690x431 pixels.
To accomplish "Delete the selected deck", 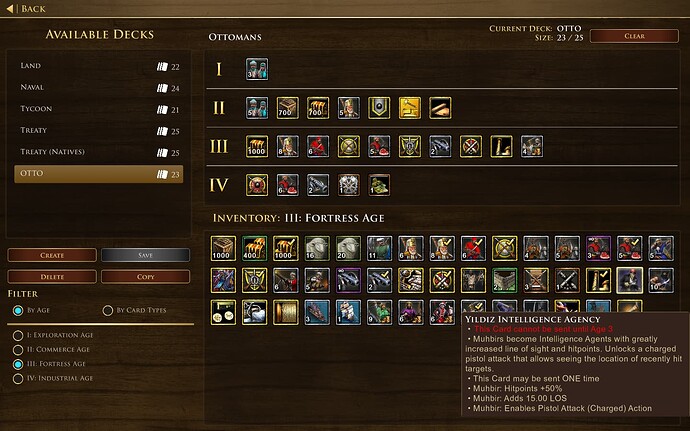I will [x=51, y=276].
